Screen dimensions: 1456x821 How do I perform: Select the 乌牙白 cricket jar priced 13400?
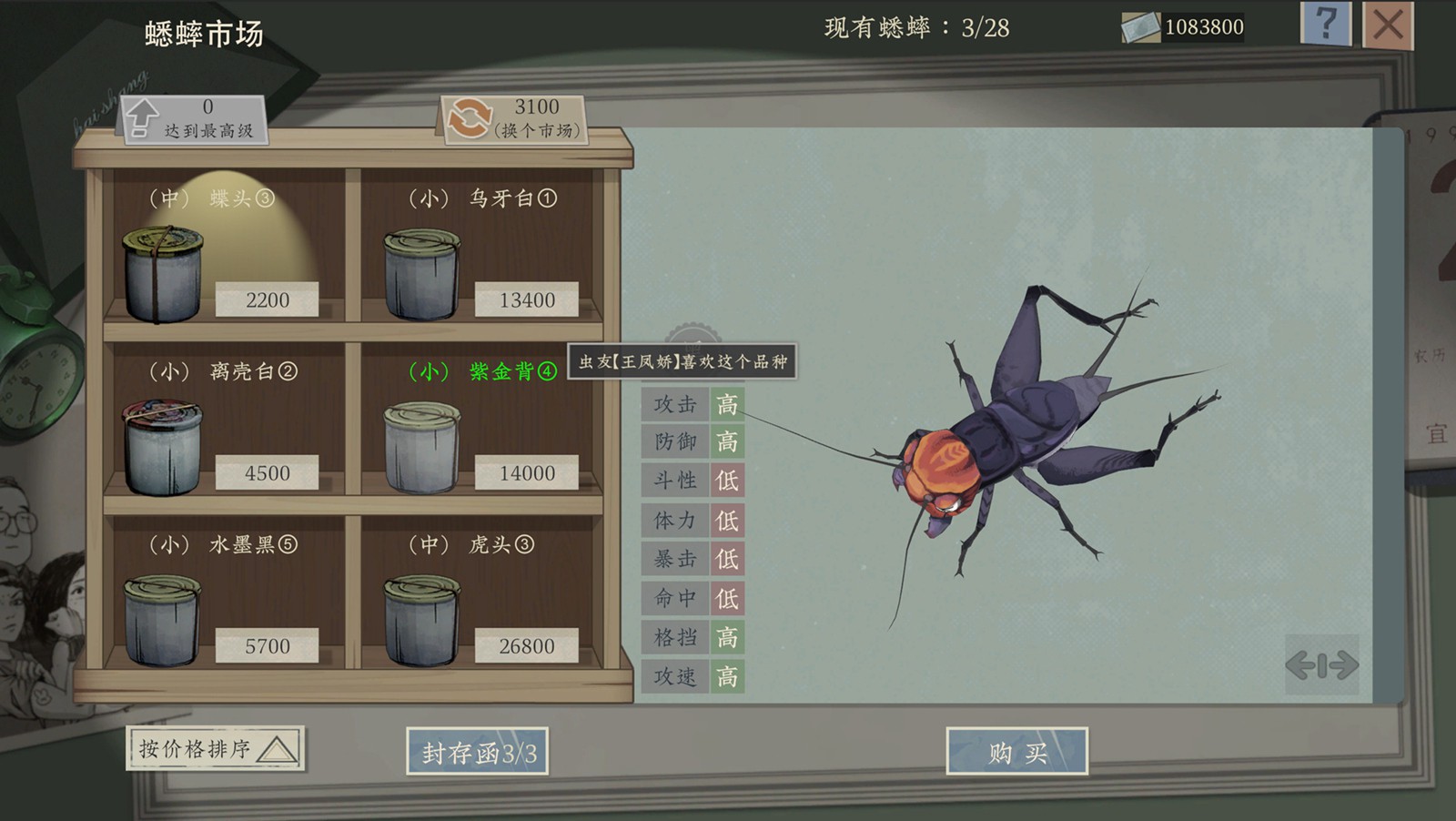pyautogui.click(x=422, y=274)
